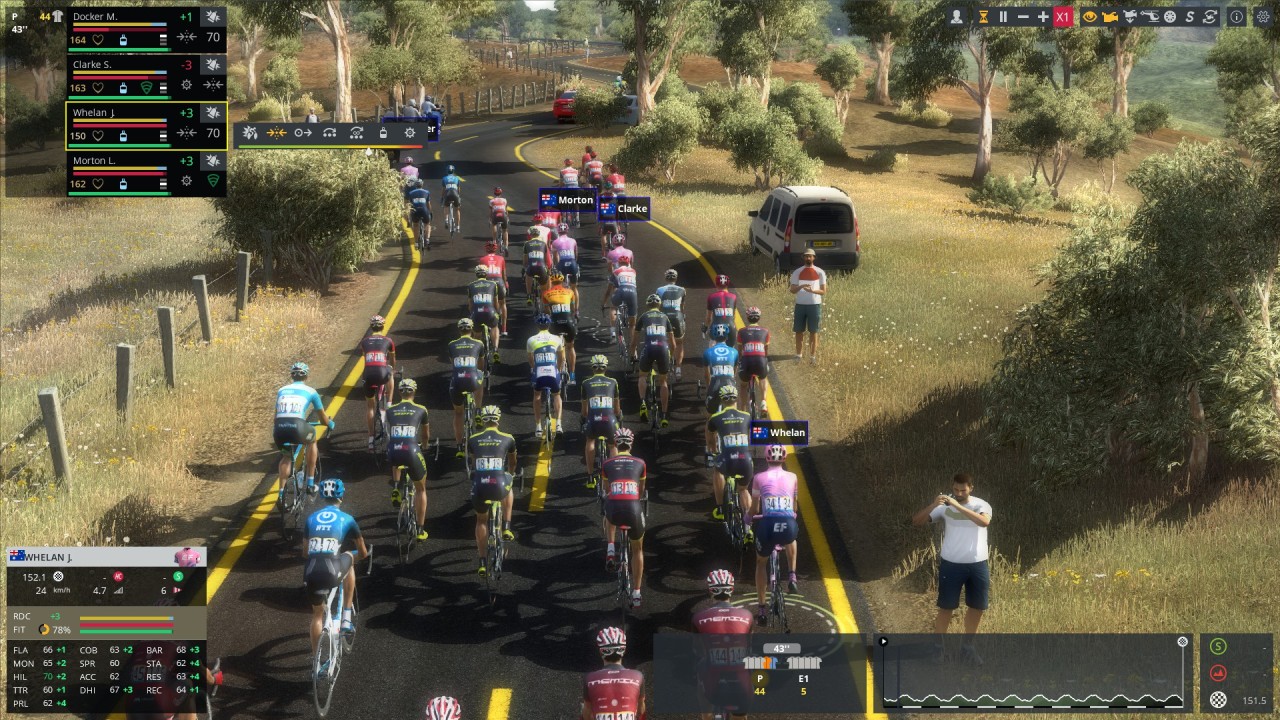Select the breakaway group E1 marker

pyautogui.click(x=803, y=685)
